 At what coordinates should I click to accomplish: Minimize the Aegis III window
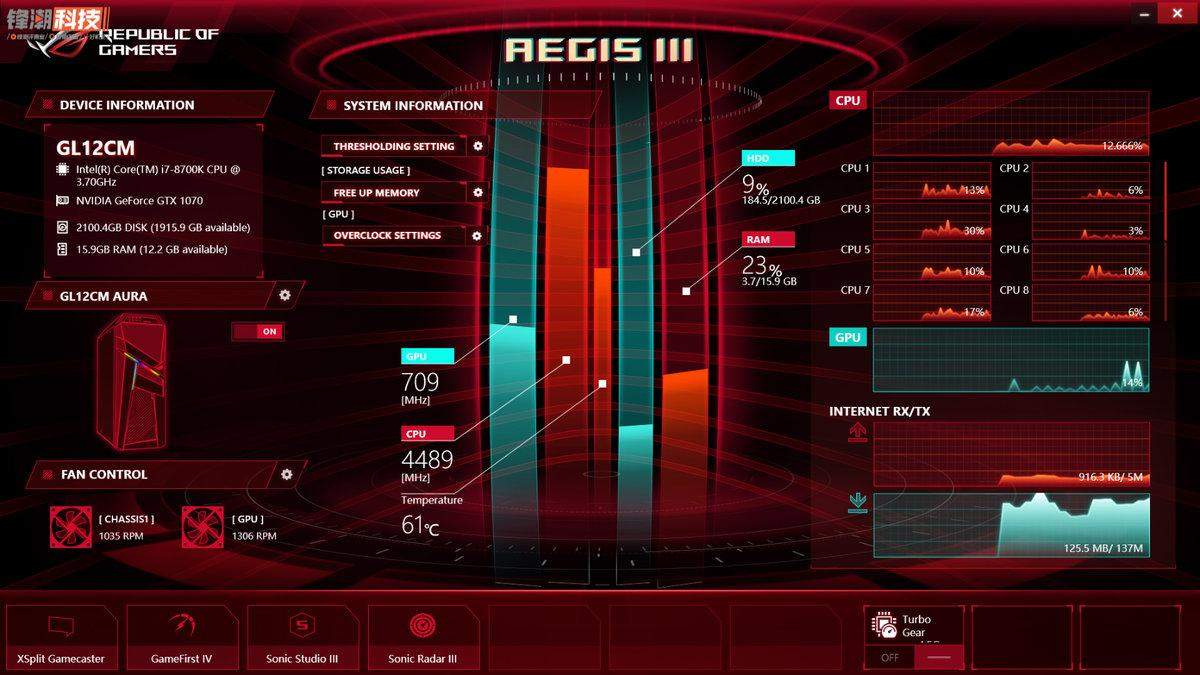click(x=1146, y=12)
